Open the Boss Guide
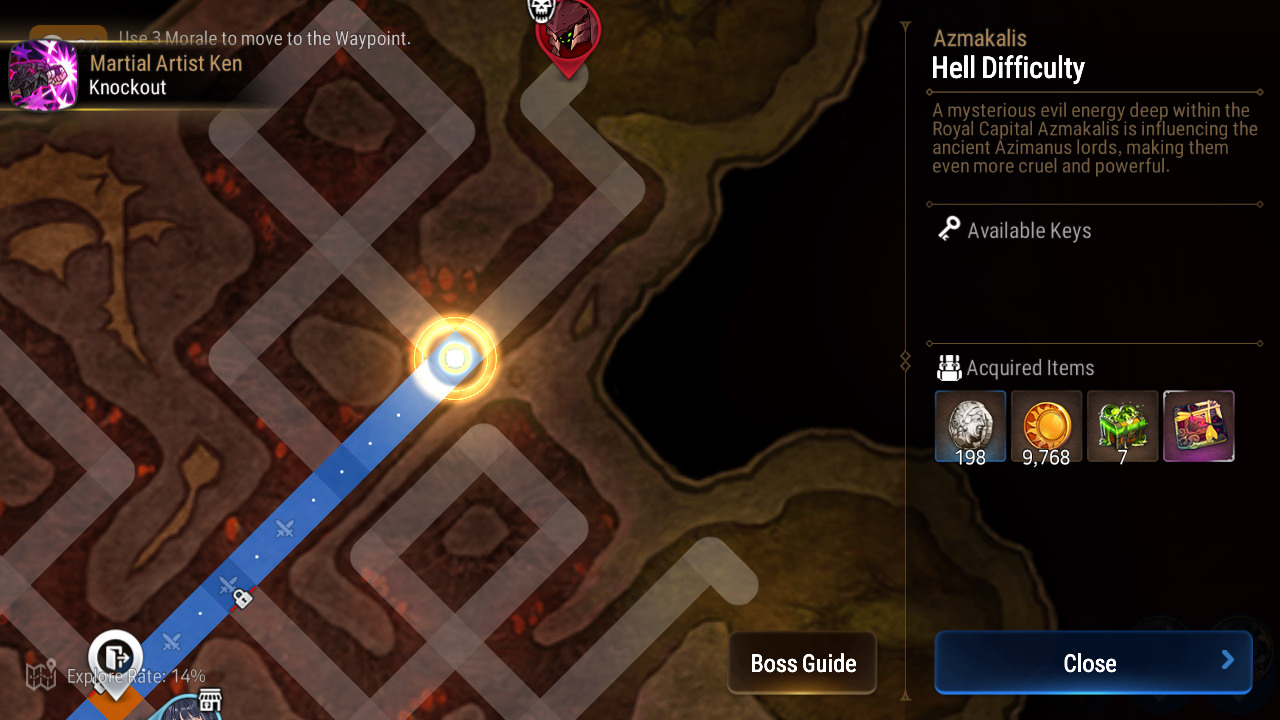This screenshot has width=1280, height=720. tap(802, 663)
